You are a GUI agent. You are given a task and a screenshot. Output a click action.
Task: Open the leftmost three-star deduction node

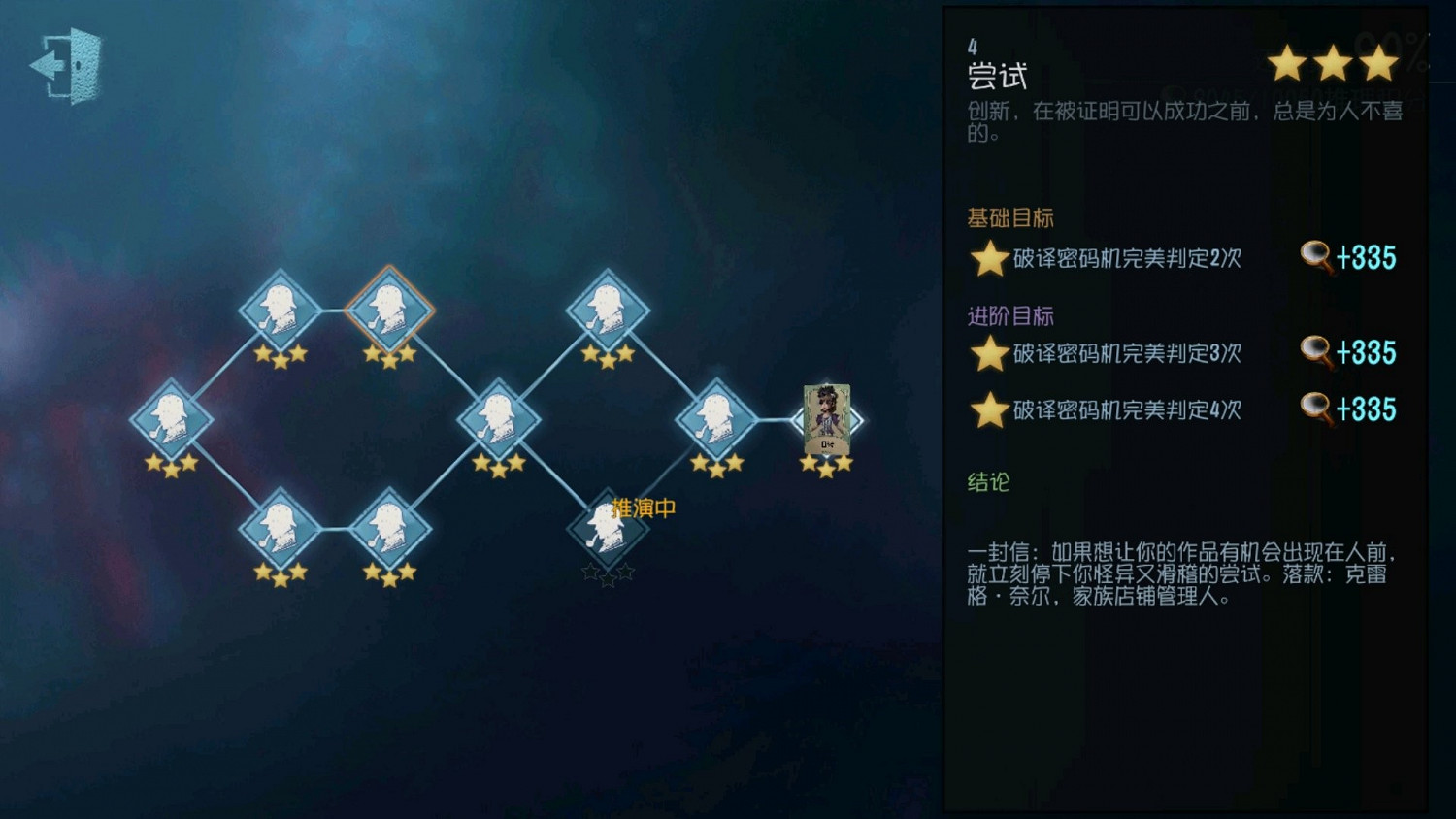tap(173, 417)
